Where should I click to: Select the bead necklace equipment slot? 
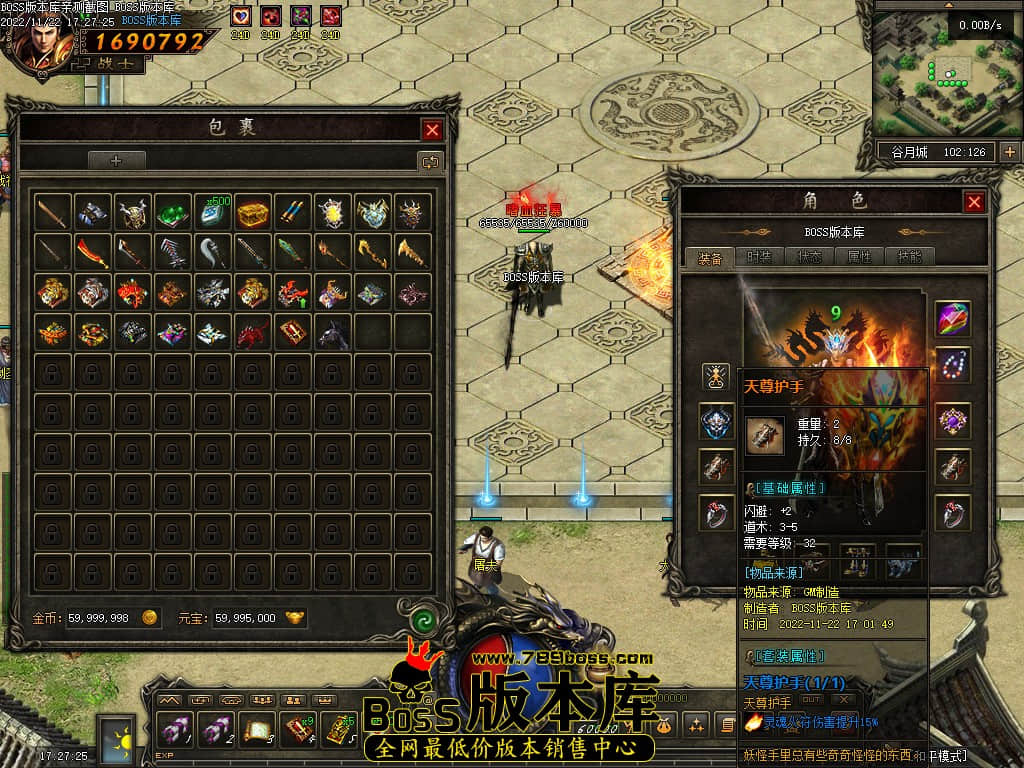[953, 364]
